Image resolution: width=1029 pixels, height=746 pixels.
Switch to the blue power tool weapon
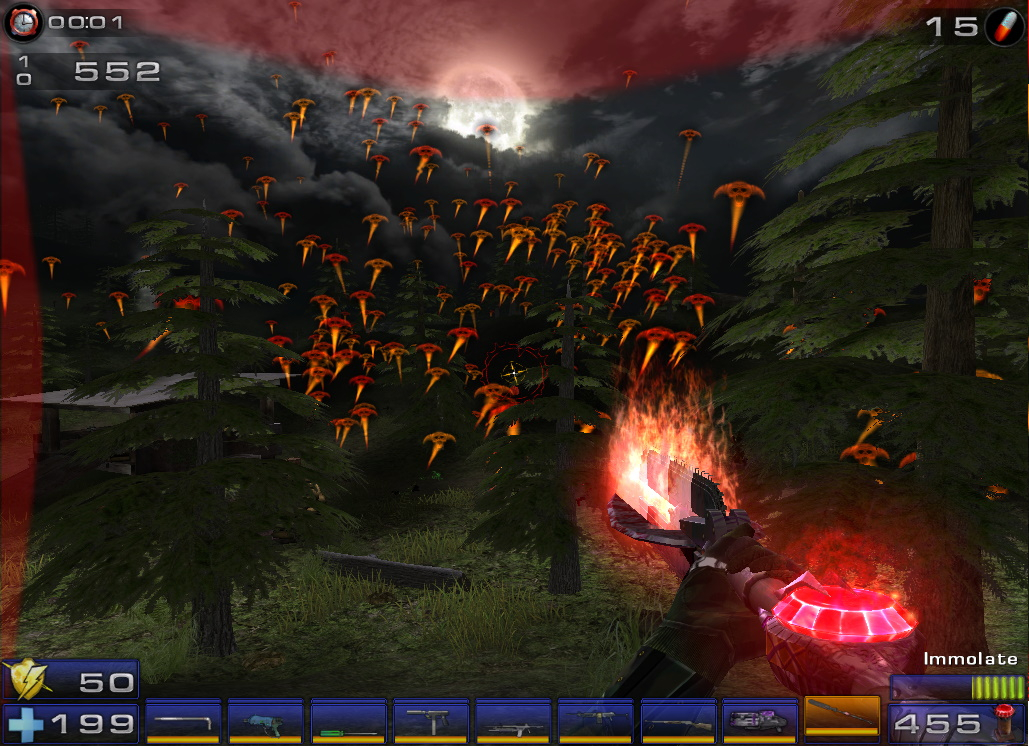click(x=265, y=720)
